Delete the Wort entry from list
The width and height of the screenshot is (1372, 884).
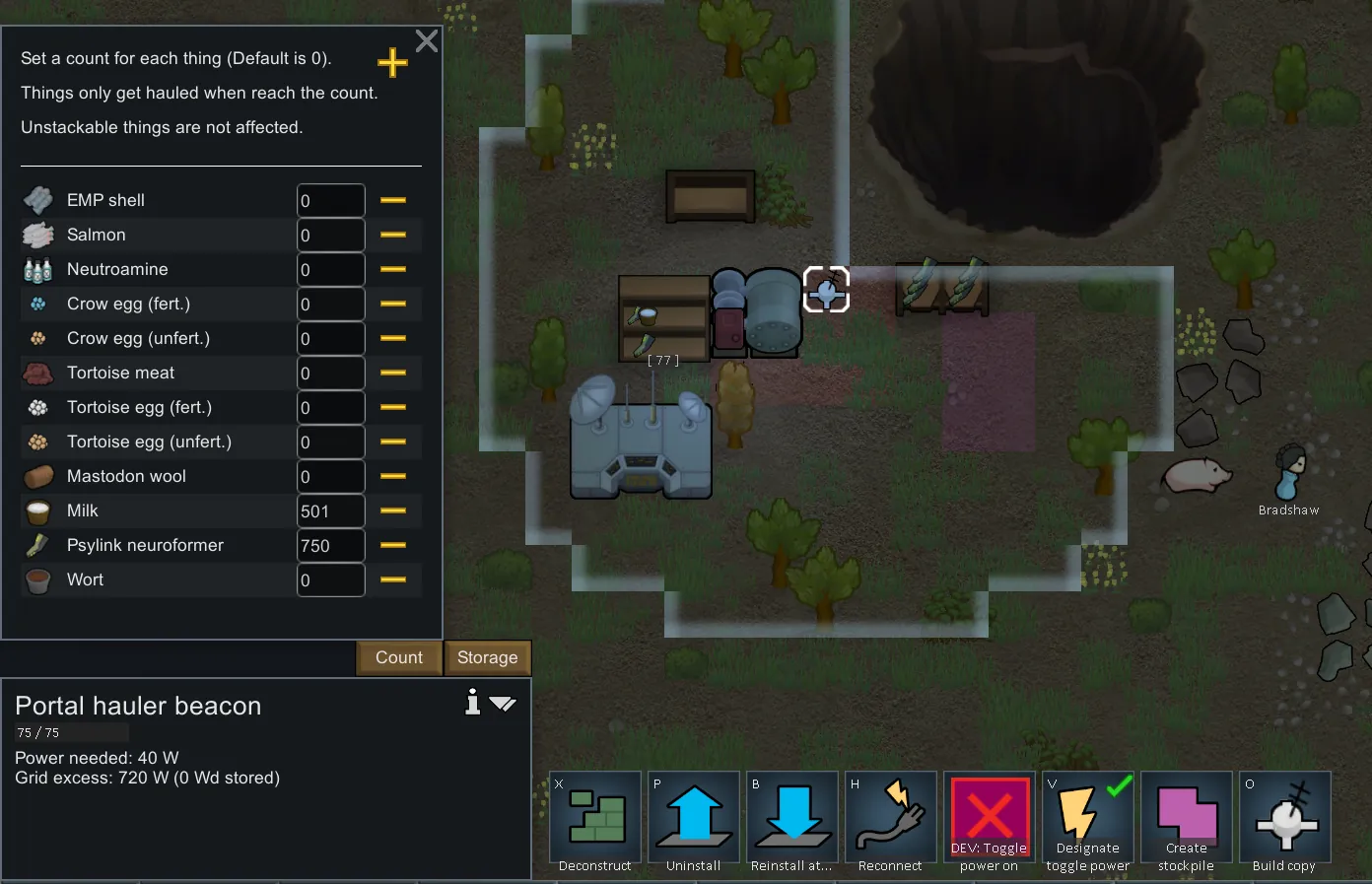(393, 579)
